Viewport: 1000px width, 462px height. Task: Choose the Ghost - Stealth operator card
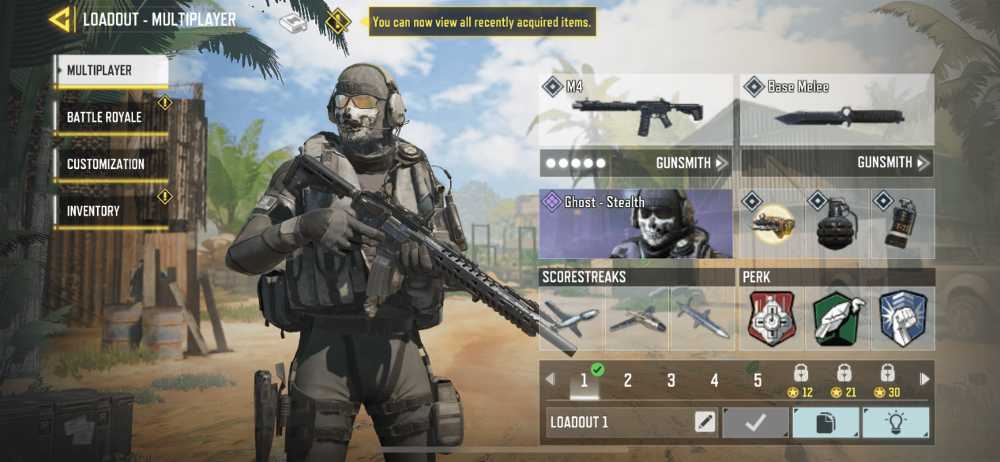(x=636, y=224)
